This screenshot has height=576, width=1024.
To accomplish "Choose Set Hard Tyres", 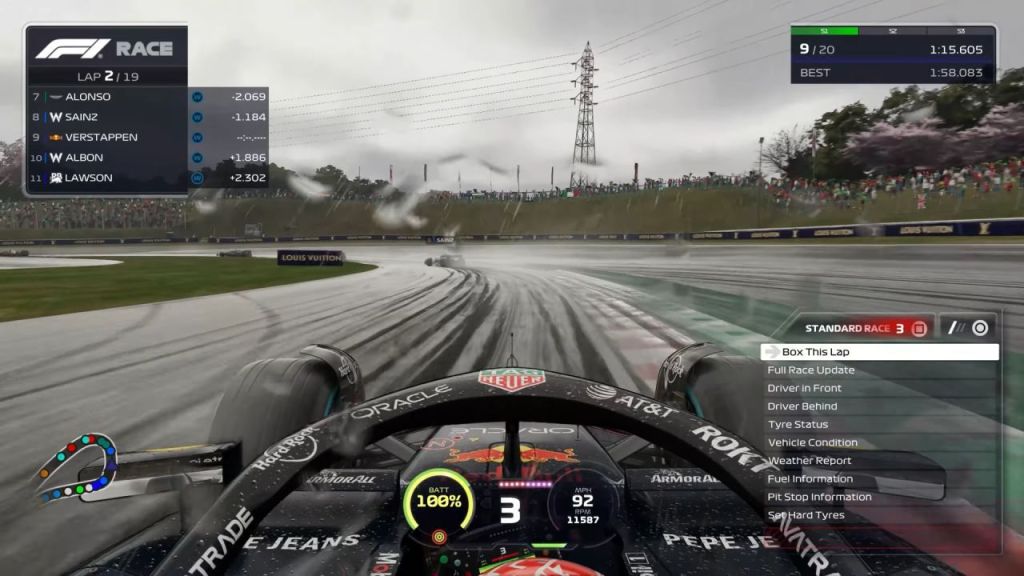I will point(878,515).
